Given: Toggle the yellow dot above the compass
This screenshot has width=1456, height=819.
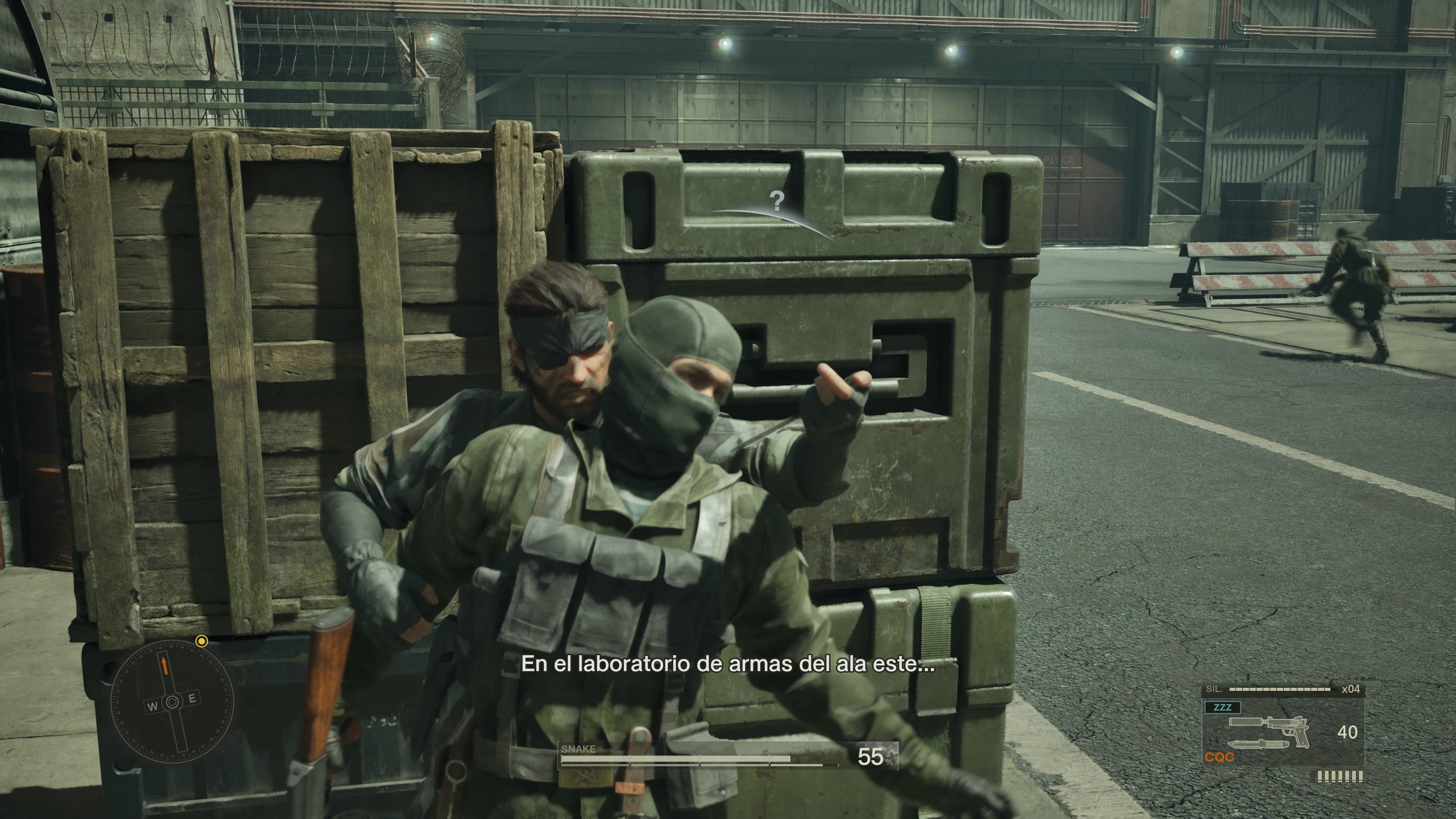Looking at the screenshot, I should (x=202, y=642).
